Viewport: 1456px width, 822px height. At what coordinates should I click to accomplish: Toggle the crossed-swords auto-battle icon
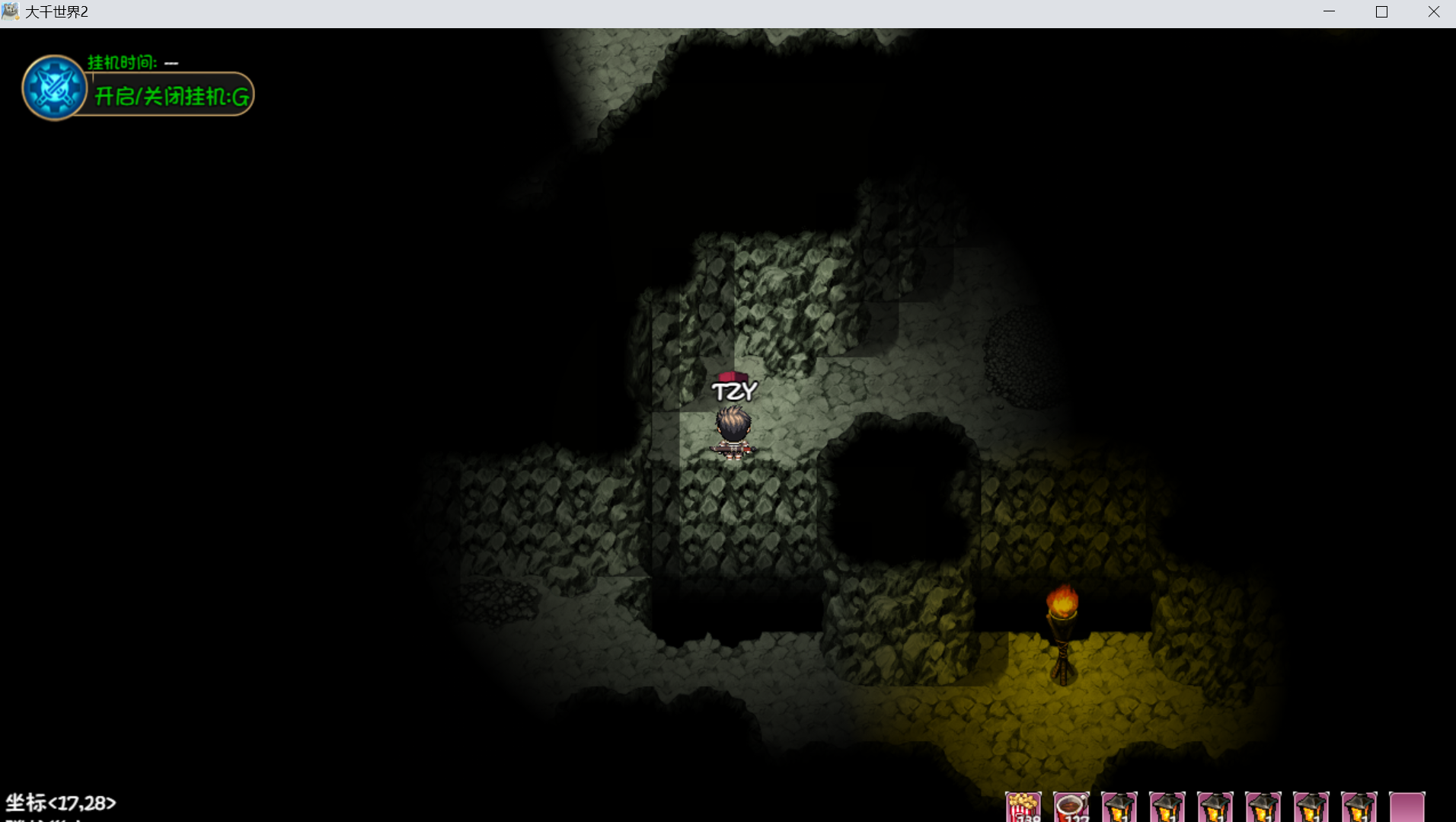[54, 88]
